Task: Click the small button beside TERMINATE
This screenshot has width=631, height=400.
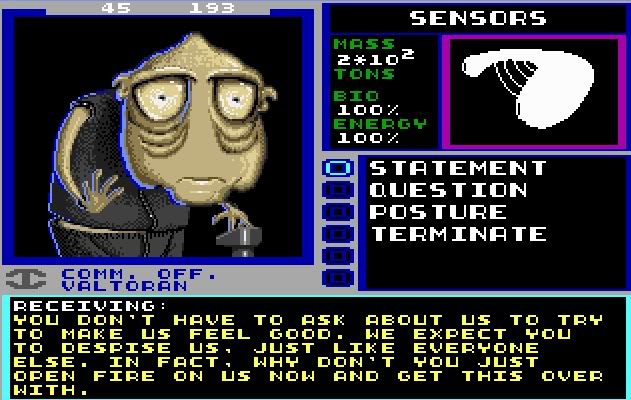Action: (x=339, y=234)
